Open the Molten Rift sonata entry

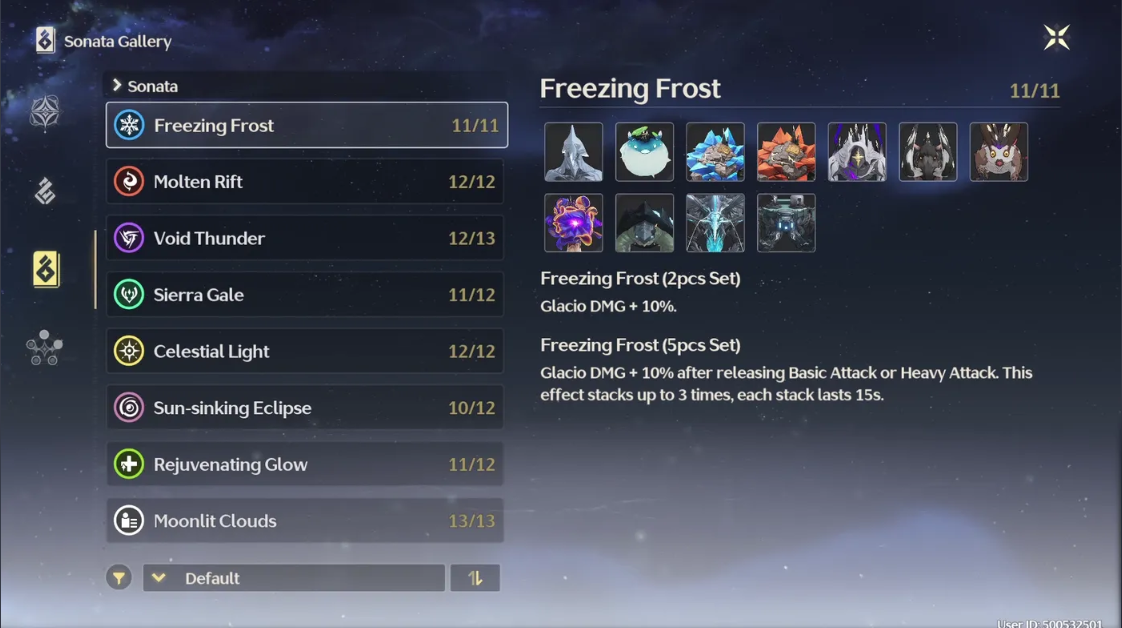tap(306, 182)
